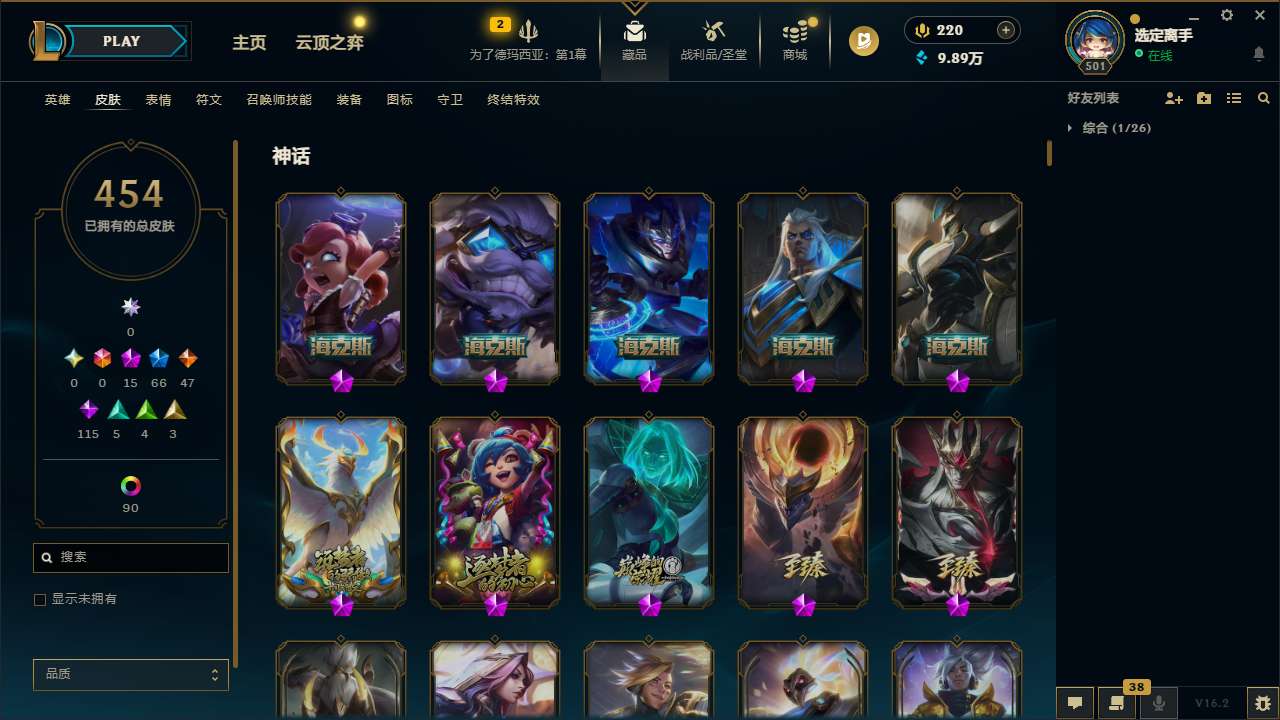
Task: Click the PLAY button
Action: pos(121,41)
